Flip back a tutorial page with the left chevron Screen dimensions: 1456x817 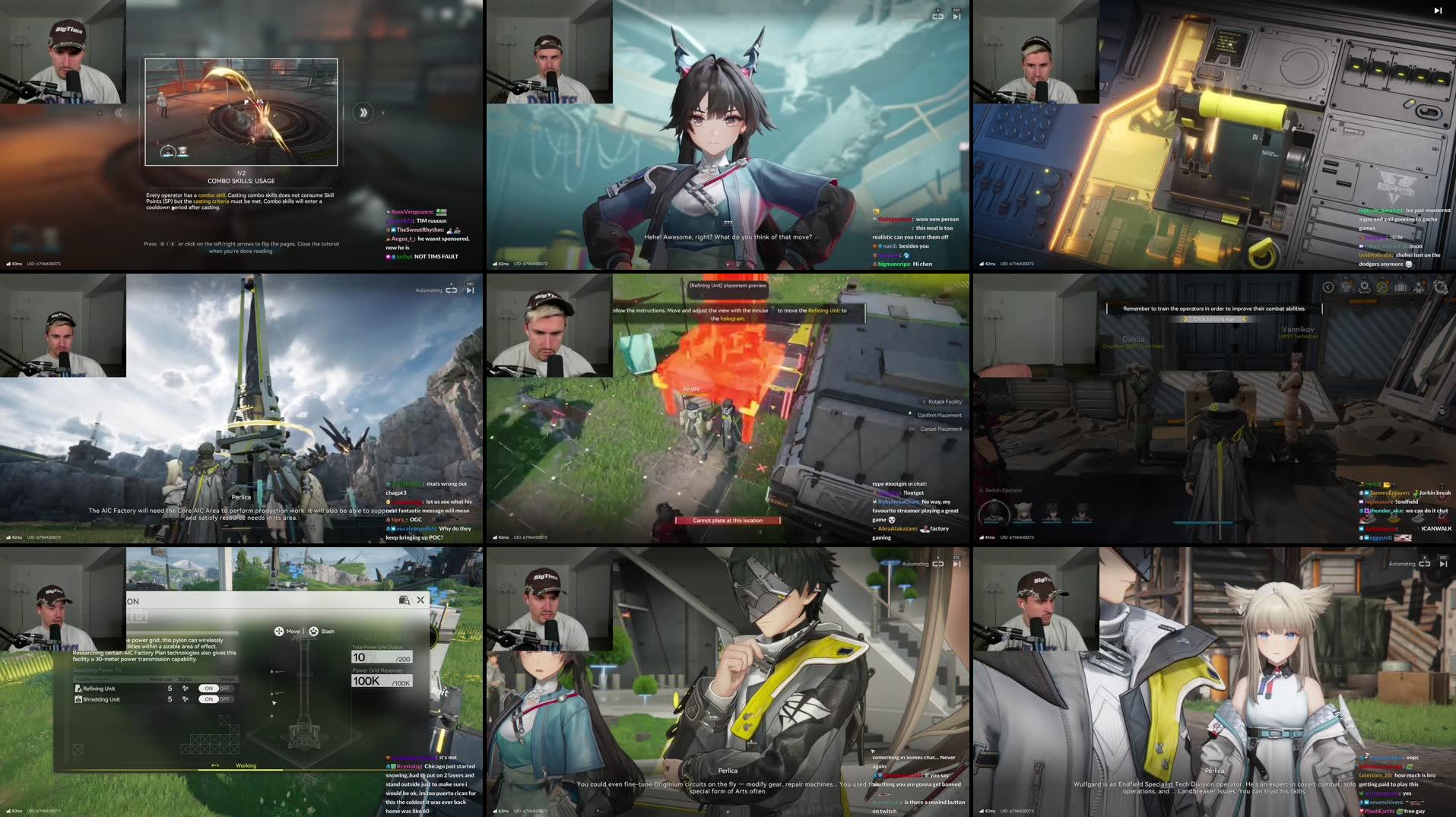tap(118, 111)
